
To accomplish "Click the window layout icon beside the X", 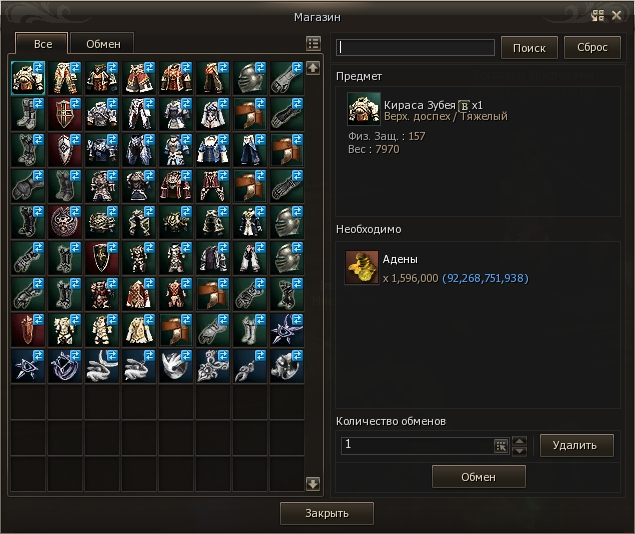I will (598, 15).
